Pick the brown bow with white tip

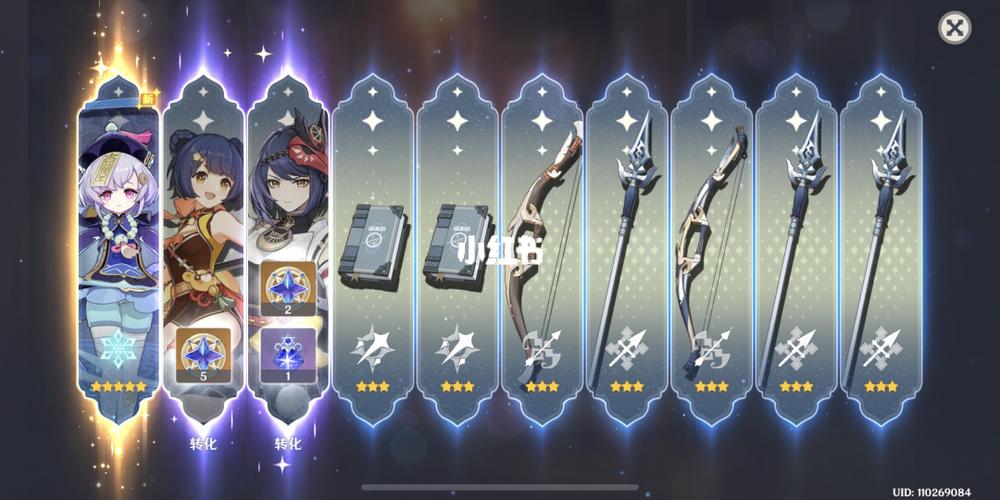point(542,250)
